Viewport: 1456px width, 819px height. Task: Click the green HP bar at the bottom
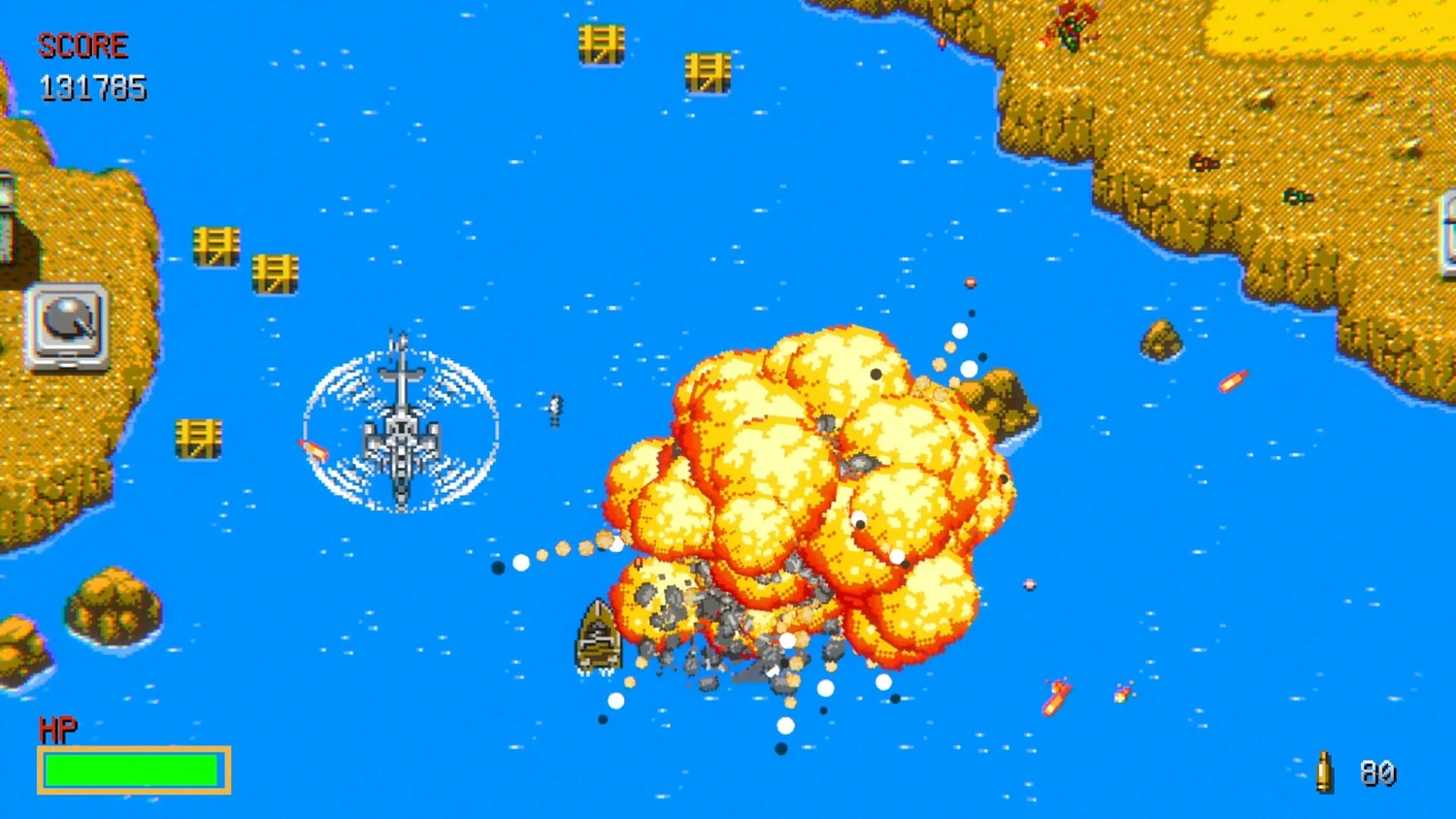pos(133,769)
